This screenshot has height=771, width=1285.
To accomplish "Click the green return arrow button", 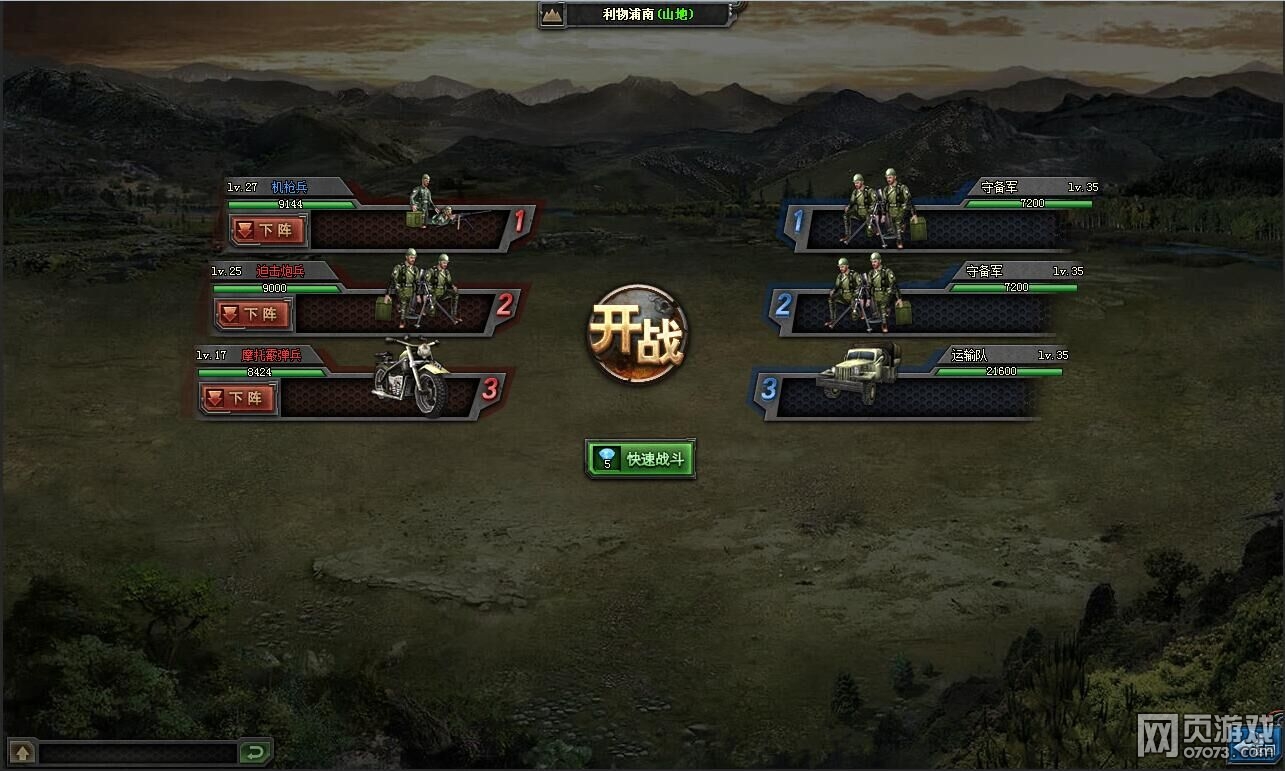I will tap(255, 752).
